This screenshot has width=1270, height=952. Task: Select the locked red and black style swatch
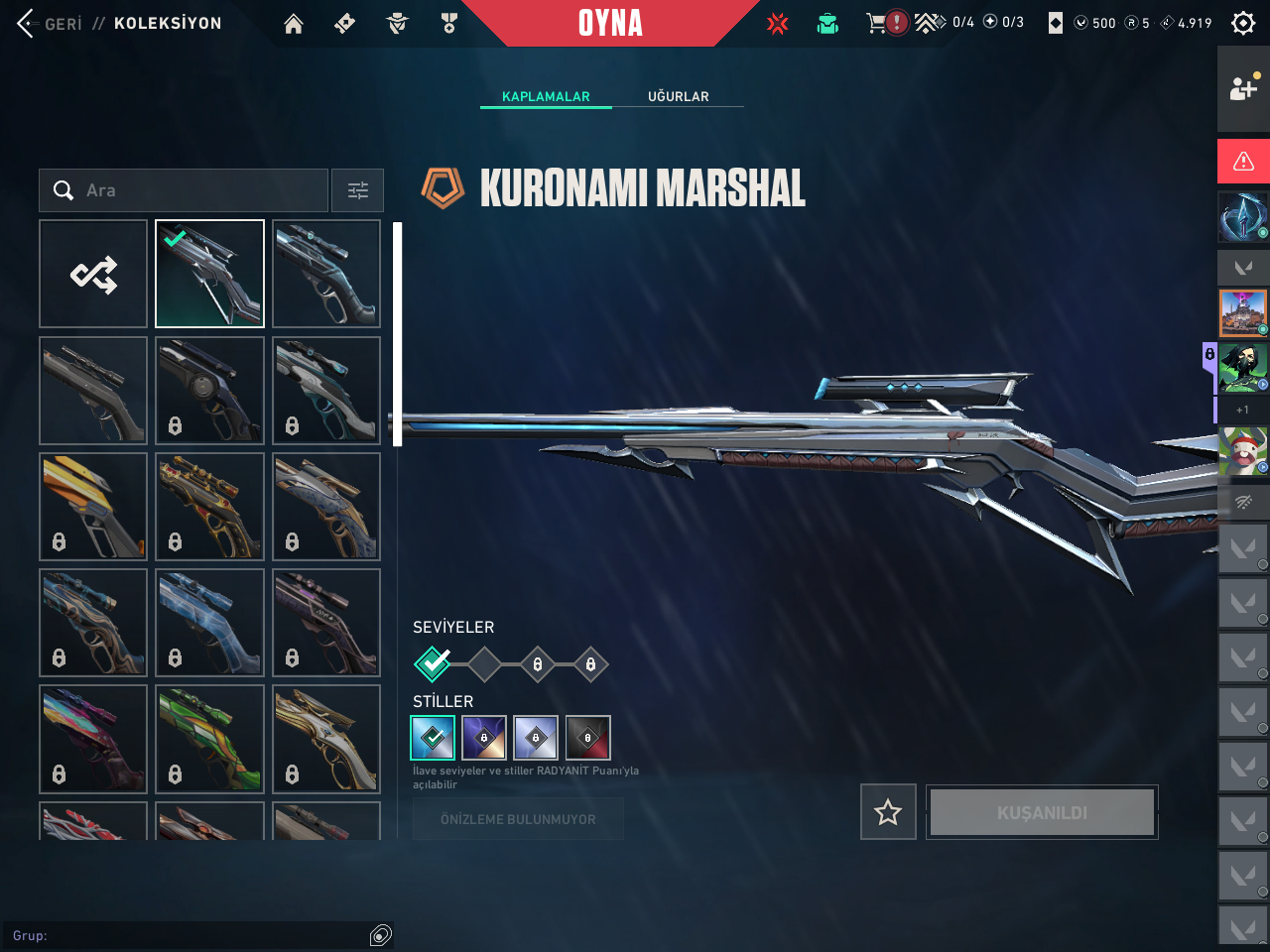pos(588,738)
